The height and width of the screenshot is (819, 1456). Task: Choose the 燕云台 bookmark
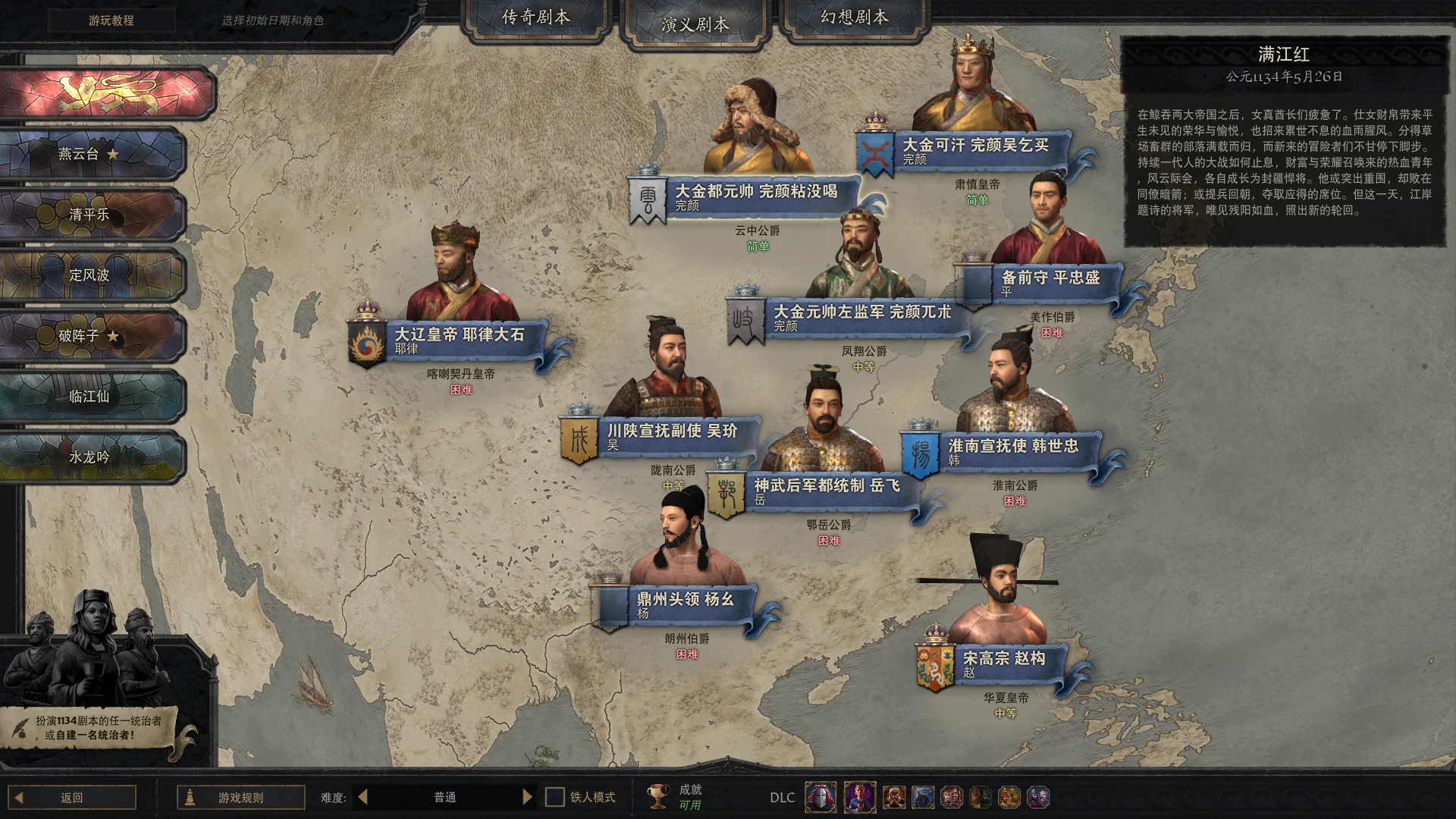91,154
